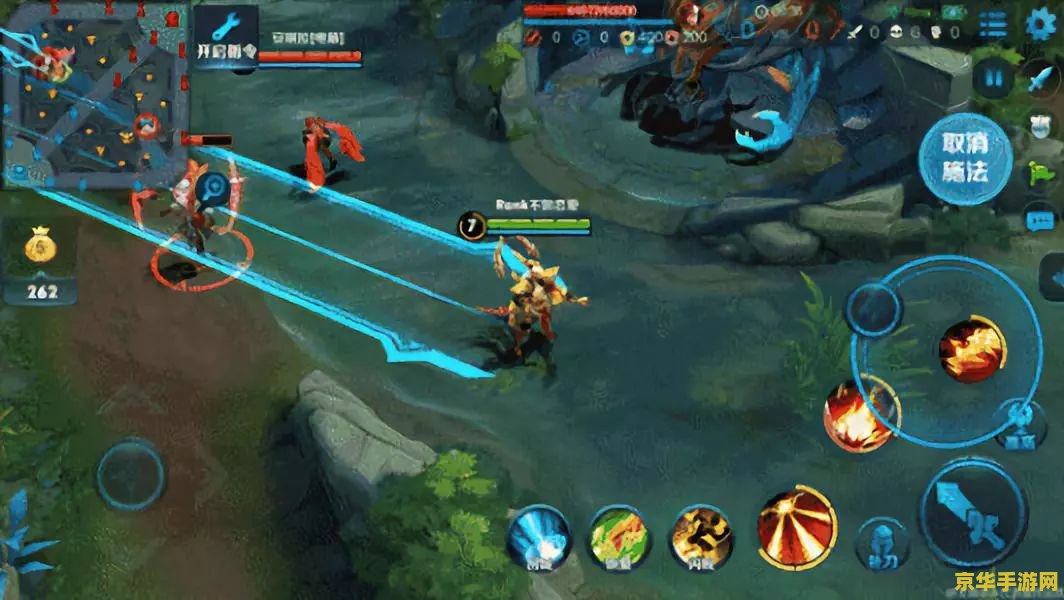Screen dimensions: 1064x600
Task: Activate the wrench 开启指令 command button
Action: 225,38
